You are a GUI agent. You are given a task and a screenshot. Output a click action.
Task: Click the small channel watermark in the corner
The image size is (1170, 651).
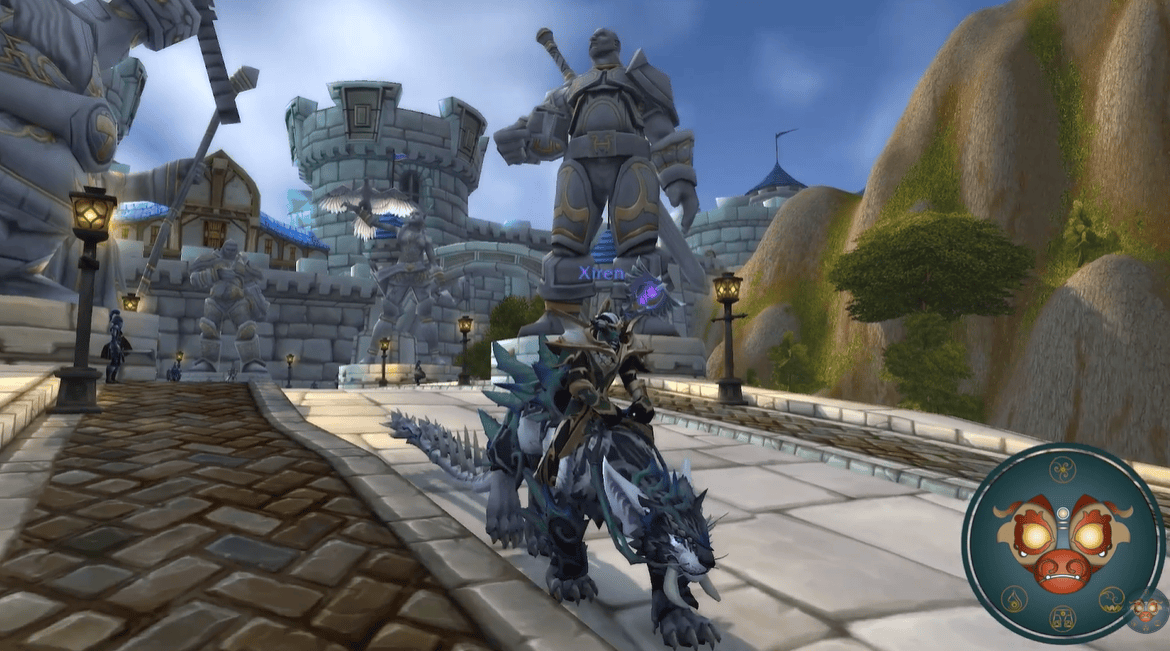click(1146, 611)
